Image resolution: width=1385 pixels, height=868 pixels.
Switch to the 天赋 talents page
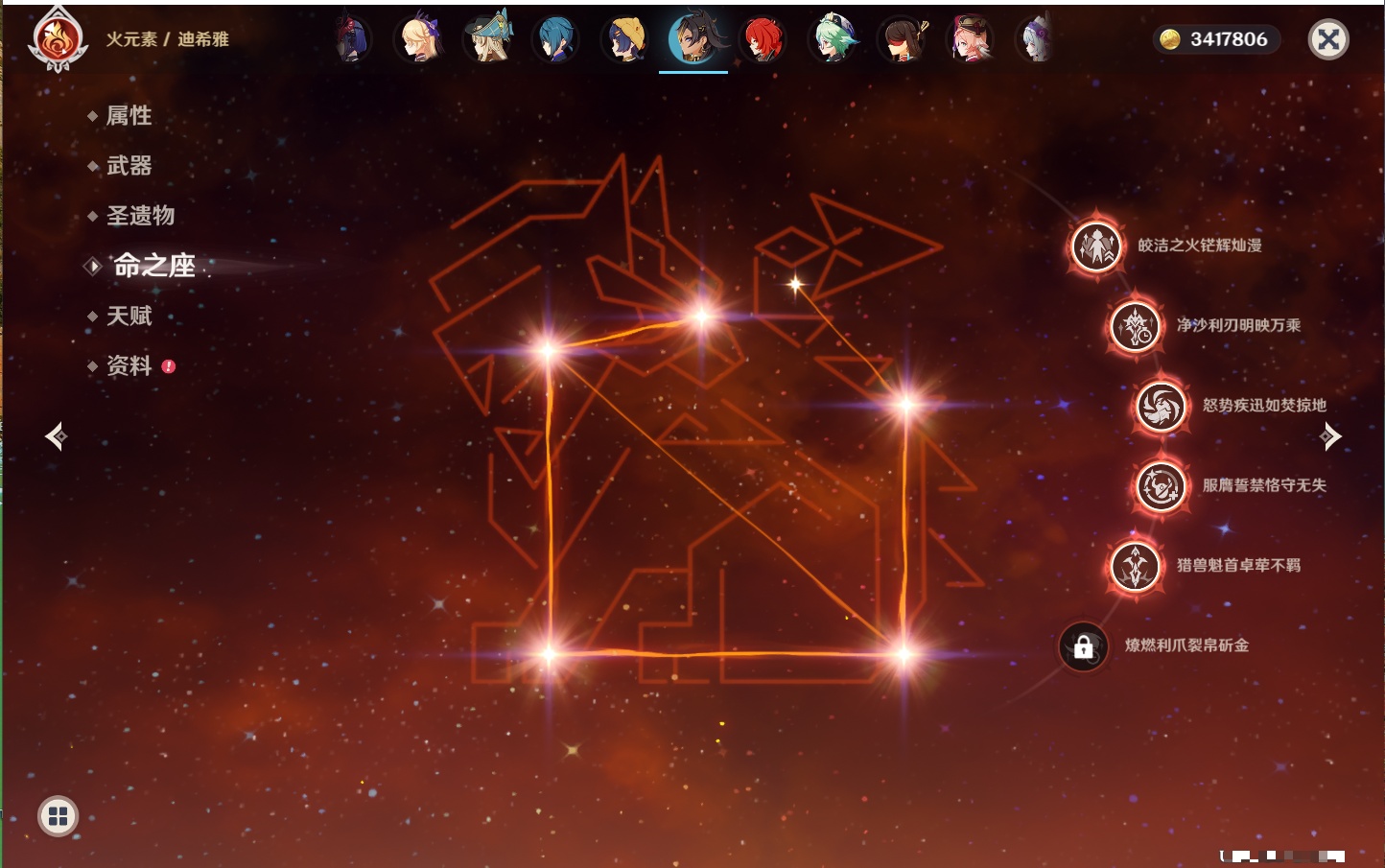[x=129, y=316]
